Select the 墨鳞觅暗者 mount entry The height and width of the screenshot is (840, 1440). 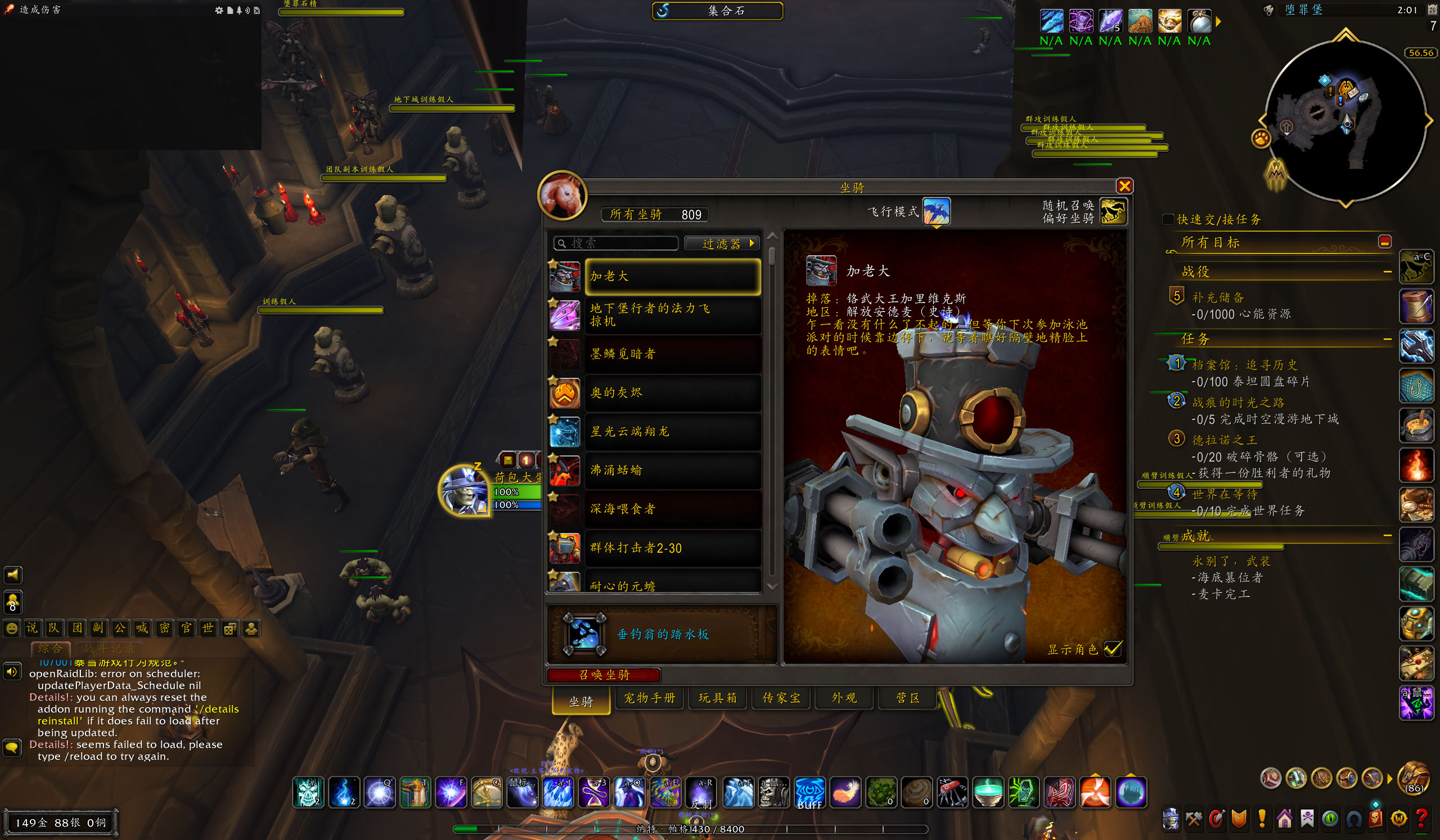coord(672,354)
